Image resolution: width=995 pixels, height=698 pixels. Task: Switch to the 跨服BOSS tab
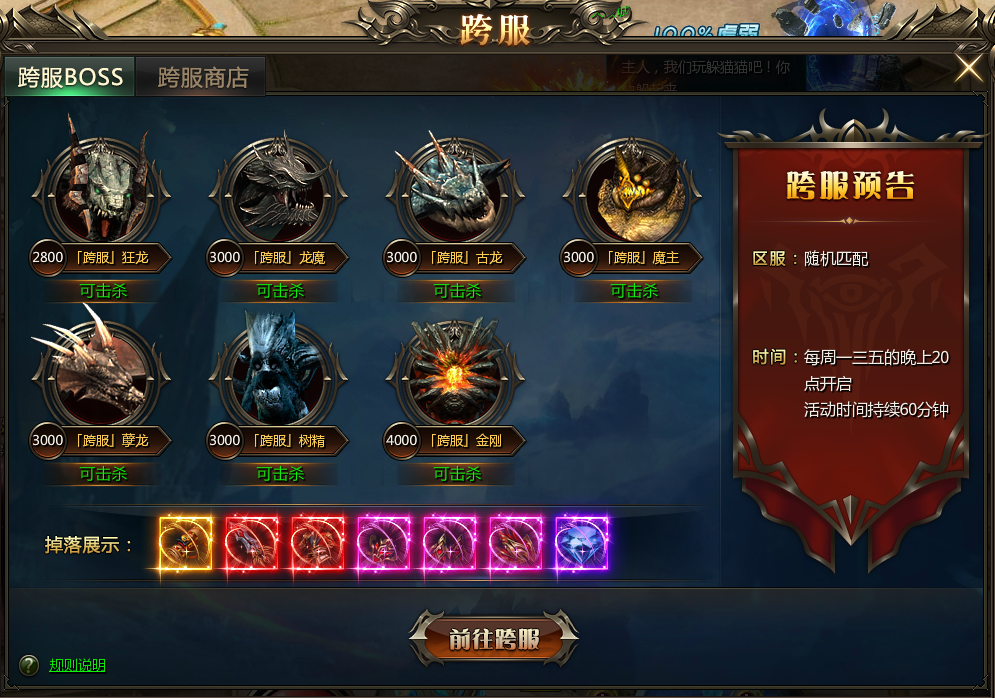(x=70, y=77)
